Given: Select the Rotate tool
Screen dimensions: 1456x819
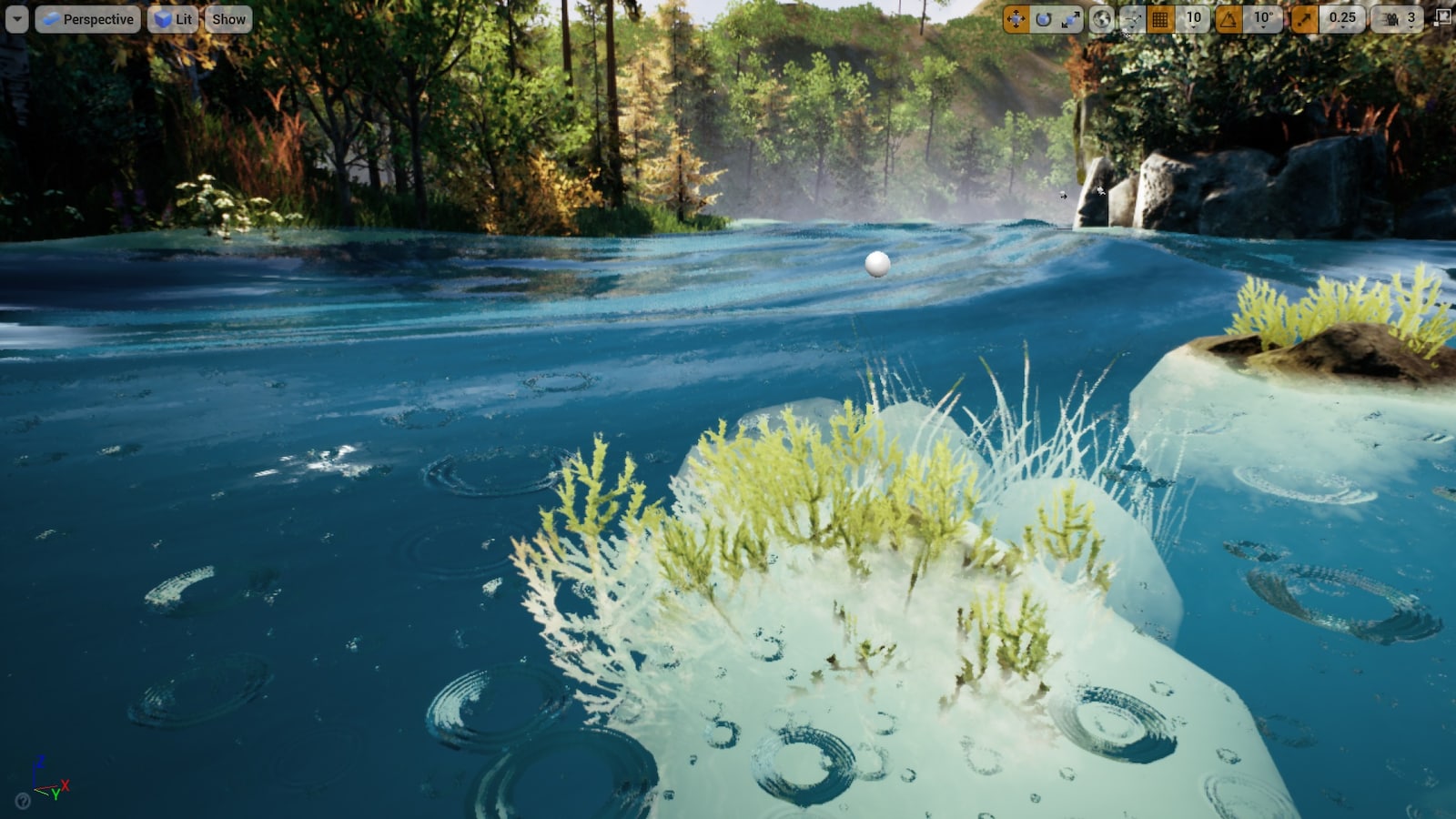Looking at the screenshot, I should tap(1043, 18).
